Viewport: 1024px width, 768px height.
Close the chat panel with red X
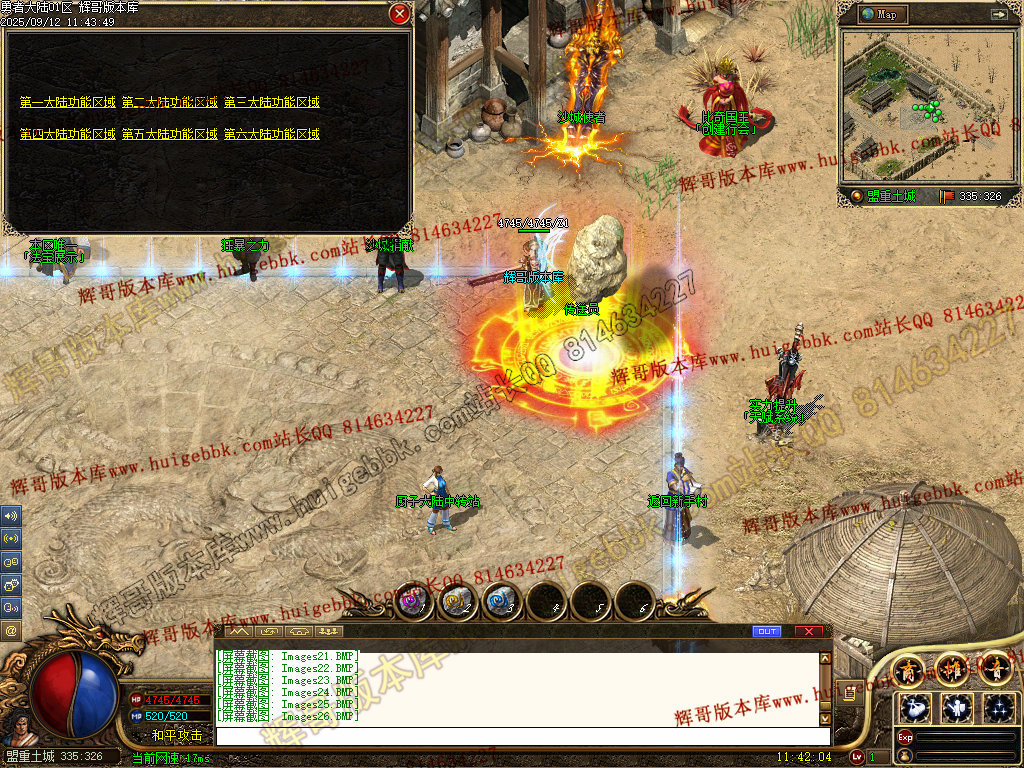[x=809, y=632]
